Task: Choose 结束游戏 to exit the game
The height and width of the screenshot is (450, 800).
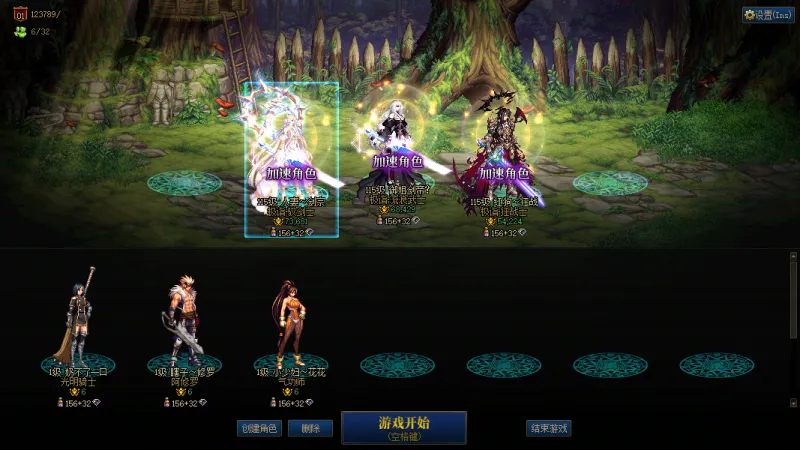Action: 548,428
